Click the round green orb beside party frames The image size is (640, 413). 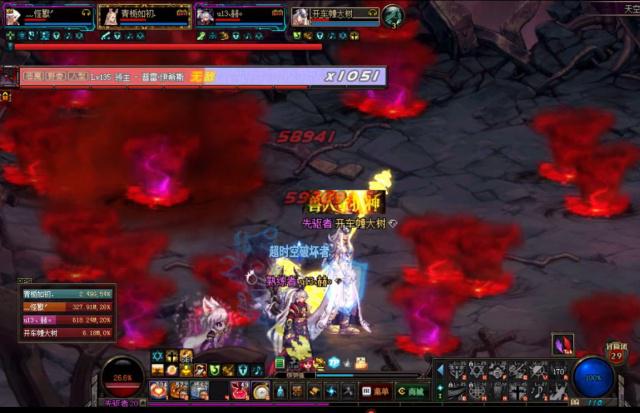pos(392,15)
